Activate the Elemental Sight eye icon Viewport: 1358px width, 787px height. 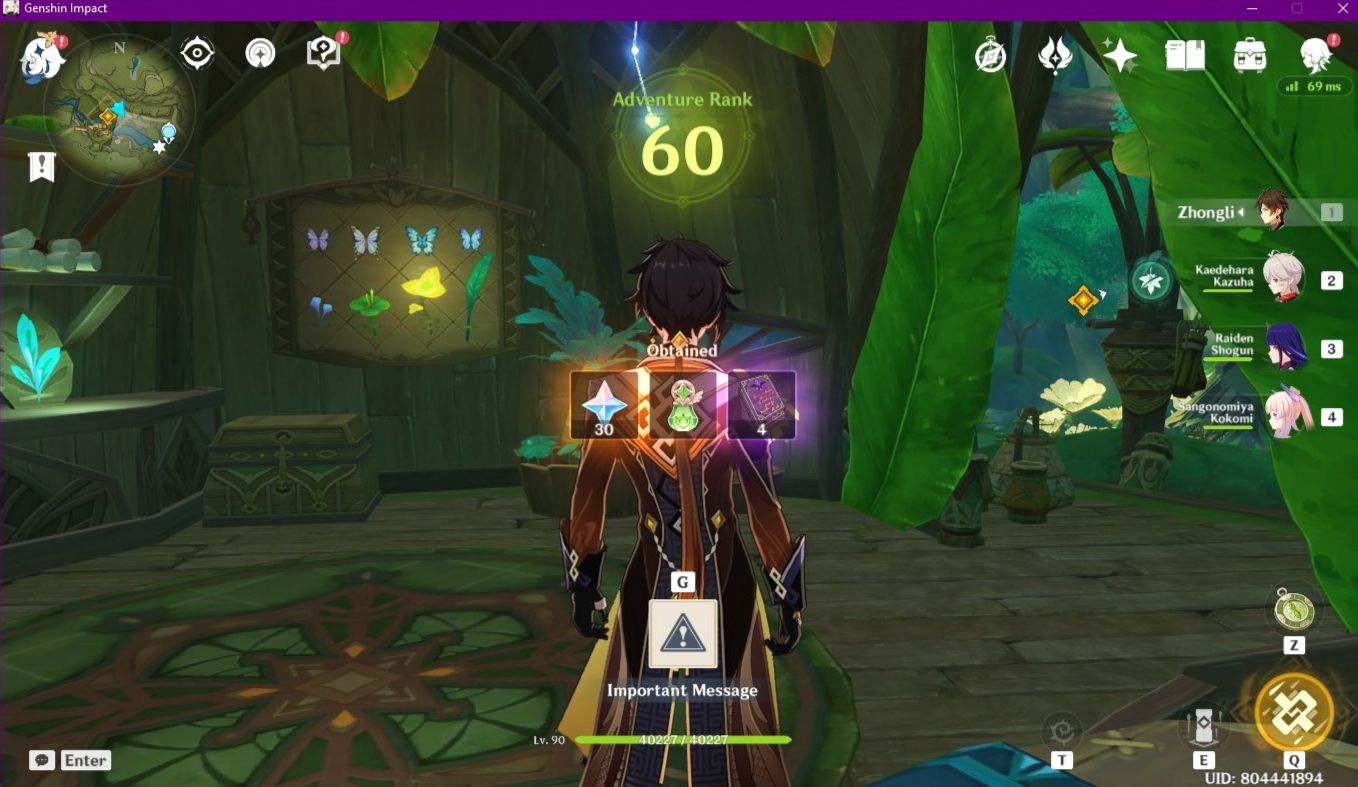tap(197, 53)
